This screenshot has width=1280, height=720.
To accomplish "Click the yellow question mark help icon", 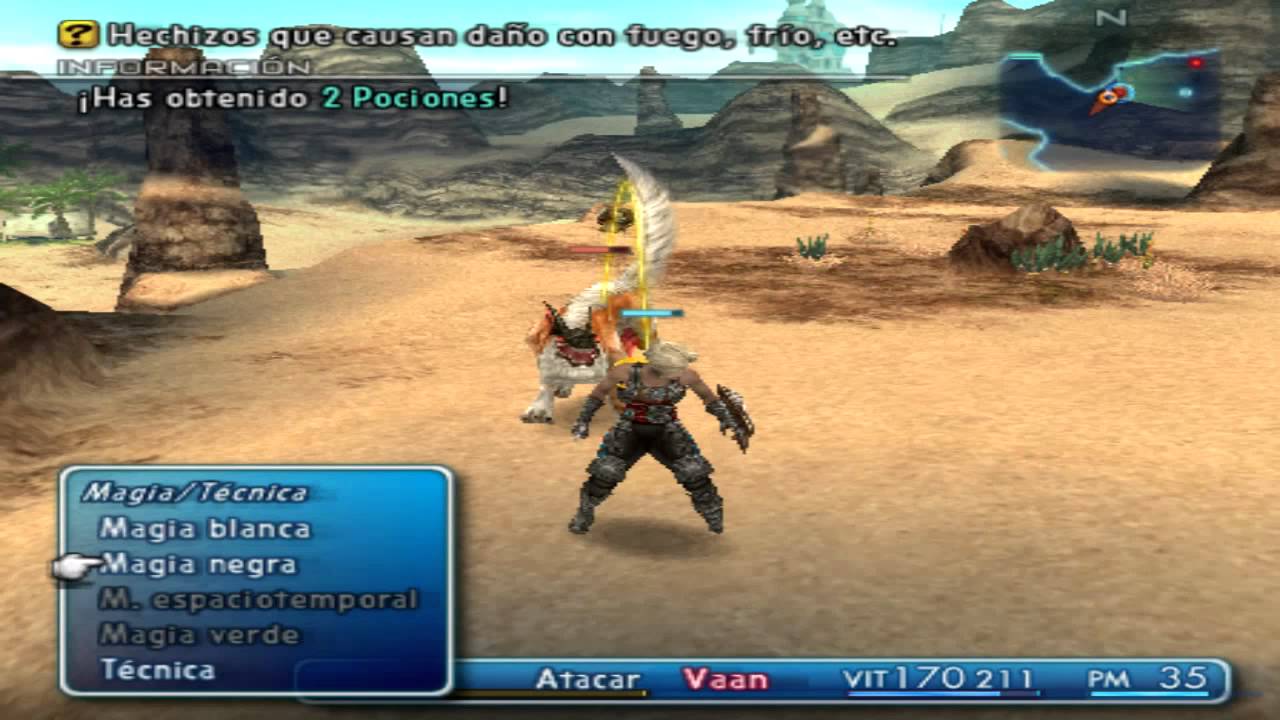I will point(78,35).
